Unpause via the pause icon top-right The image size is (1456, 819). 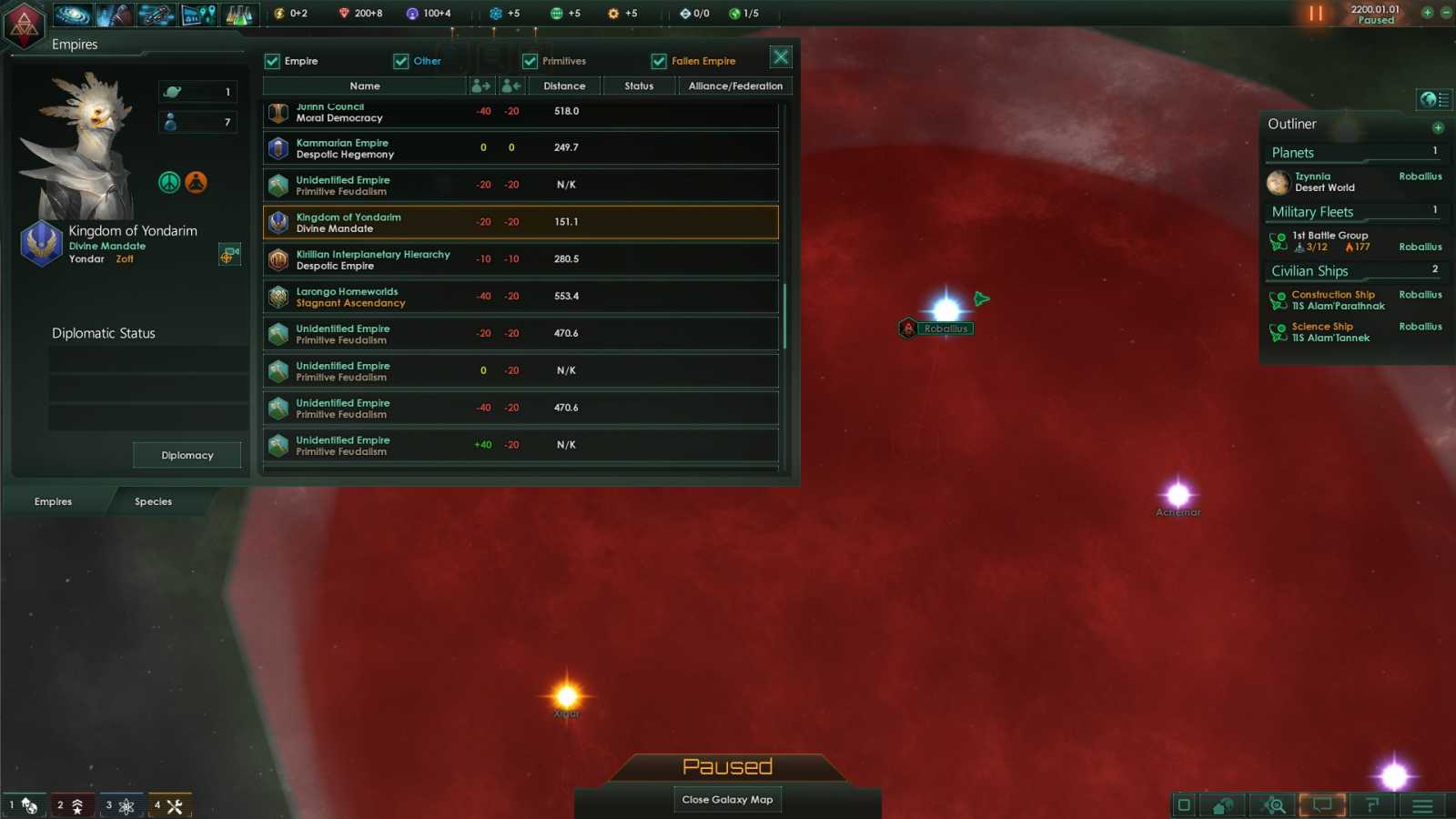[x=1315, y=14]
